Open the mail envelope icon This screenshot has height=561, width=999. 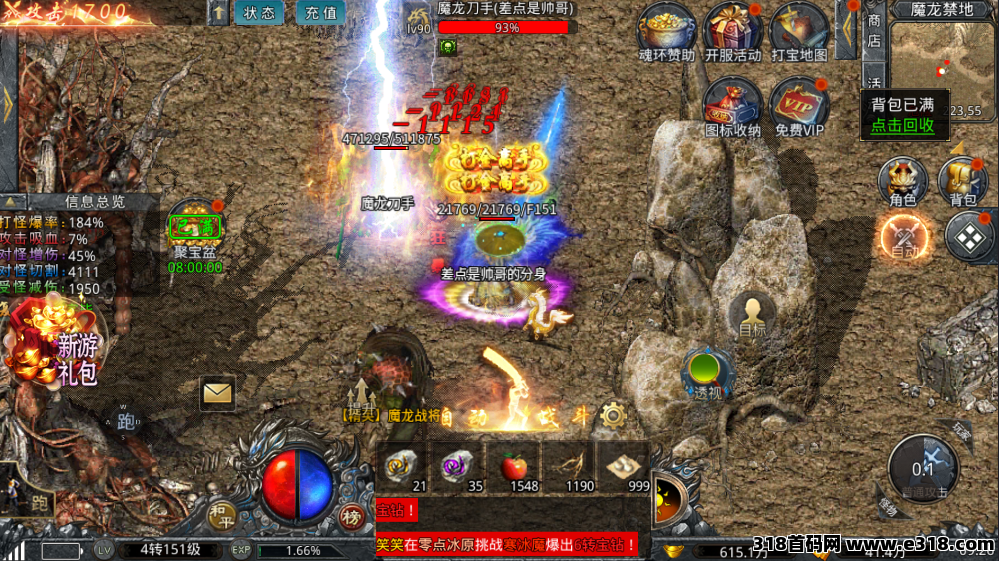[217, 393]
